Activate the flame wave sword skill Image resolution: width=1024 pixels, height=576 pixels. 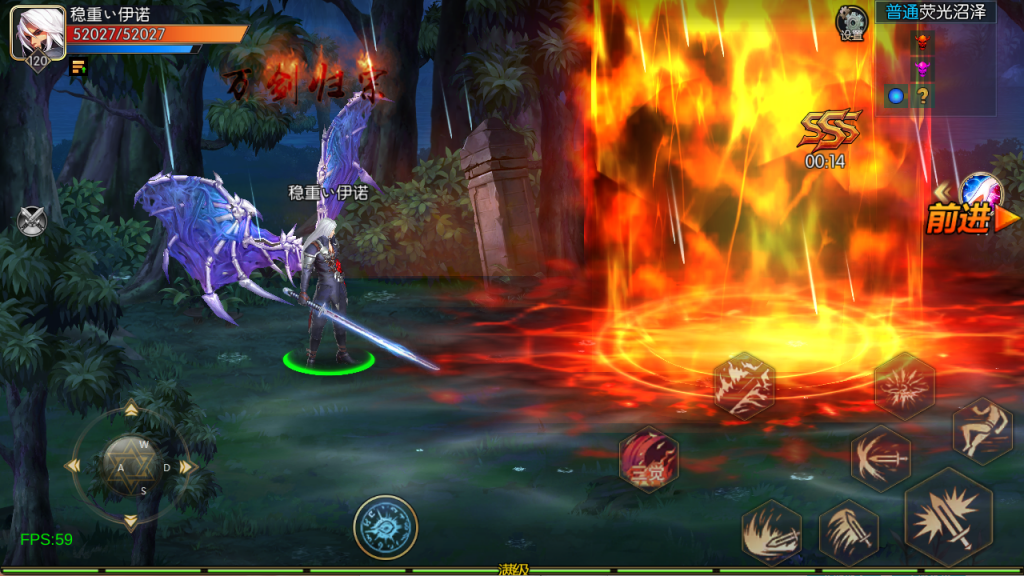(771, 532)
